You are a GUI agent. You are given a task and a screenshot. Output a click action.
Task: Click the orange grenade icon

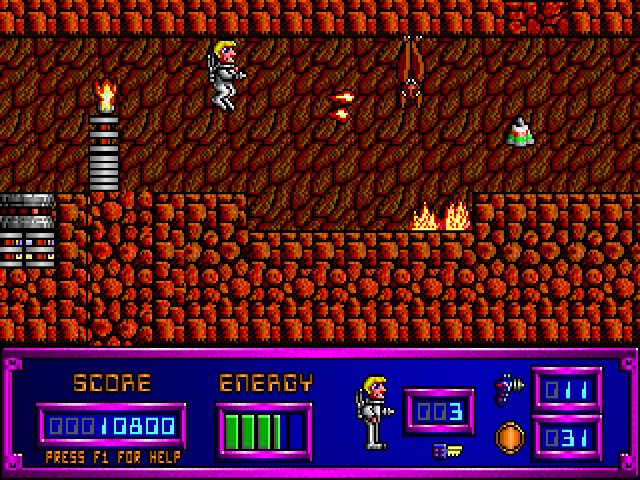coord(509,437)
